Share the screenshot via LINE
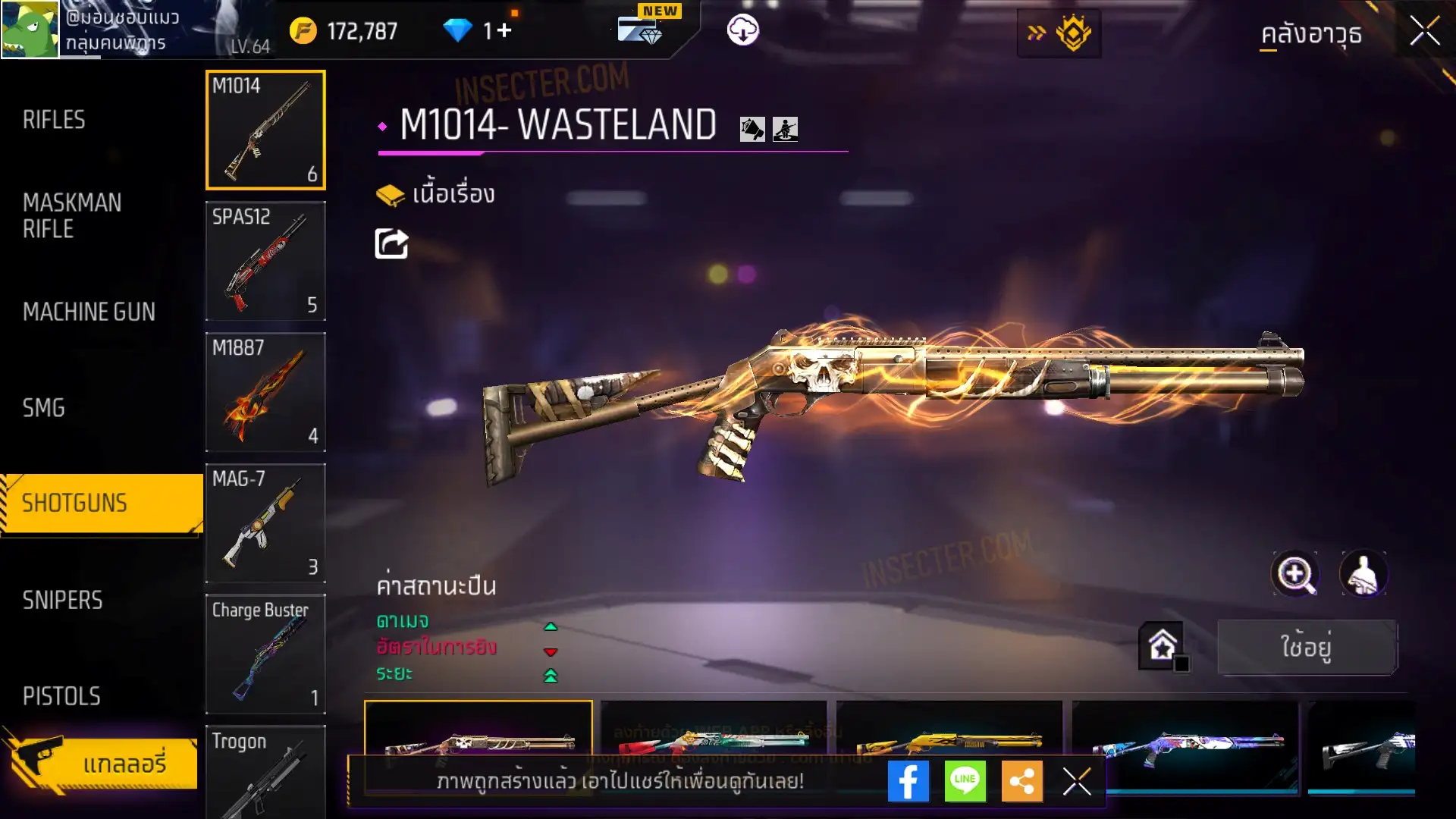The width and height of the screenshot is (1456, 819). pyautogui.click(x=965, y=781)
